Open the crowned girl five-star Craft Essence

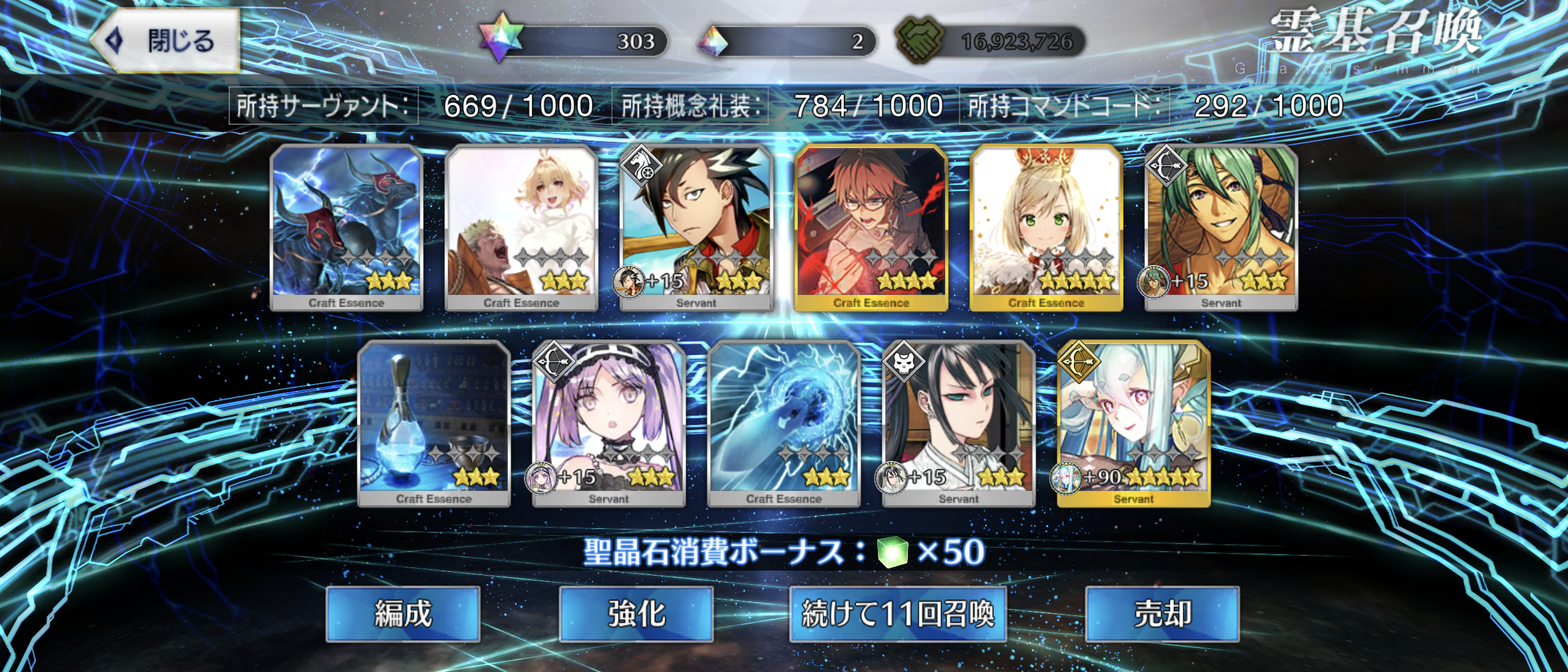[x=1046, y=227]
